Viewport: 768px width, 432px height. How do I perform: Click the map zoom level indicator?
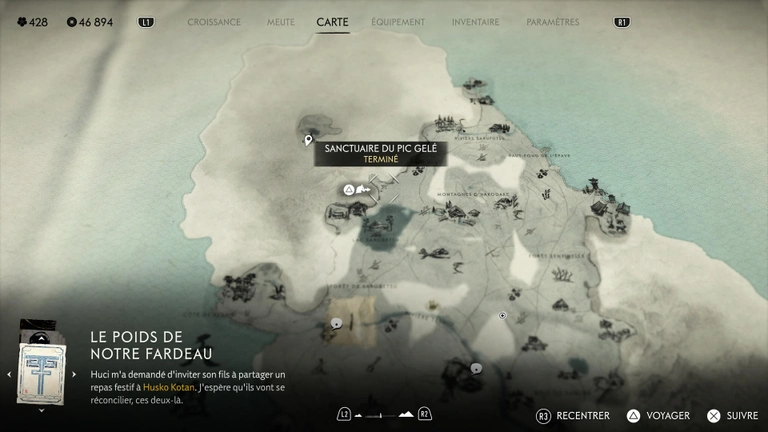pyautogui.click(x=384, y=414)
